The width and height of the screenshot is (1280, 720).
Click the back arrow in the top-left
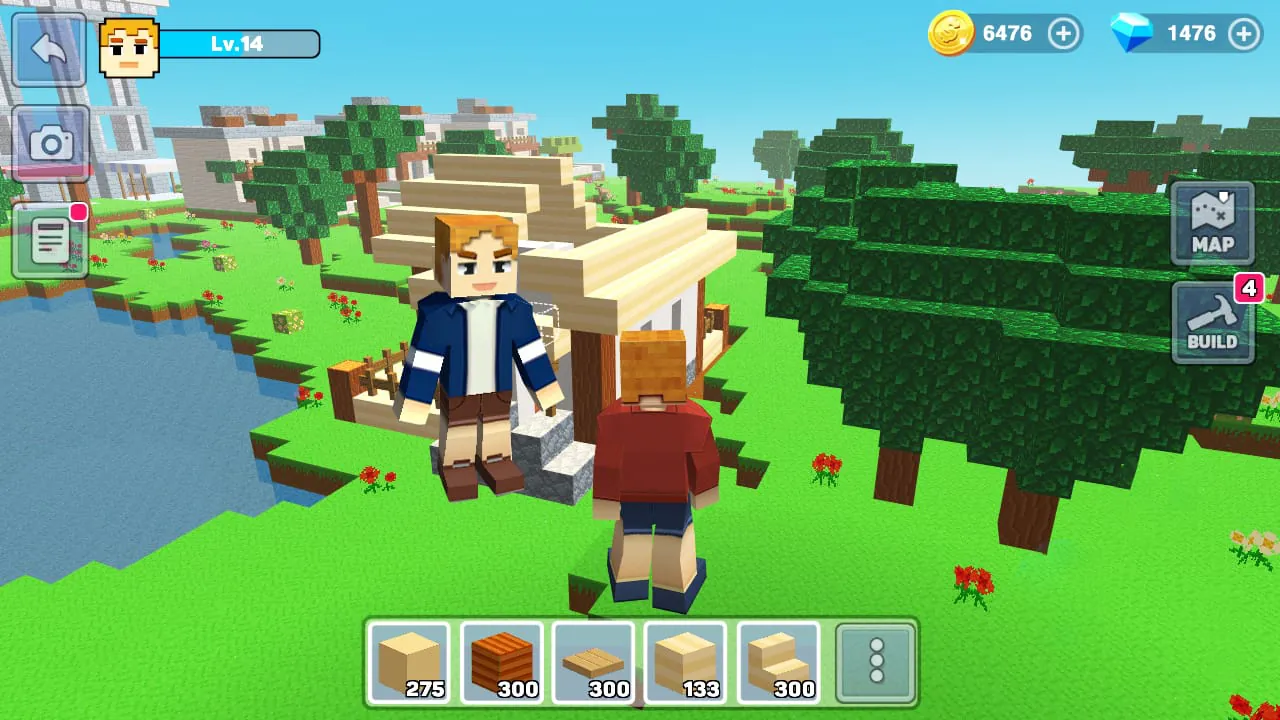click(50, 50)
